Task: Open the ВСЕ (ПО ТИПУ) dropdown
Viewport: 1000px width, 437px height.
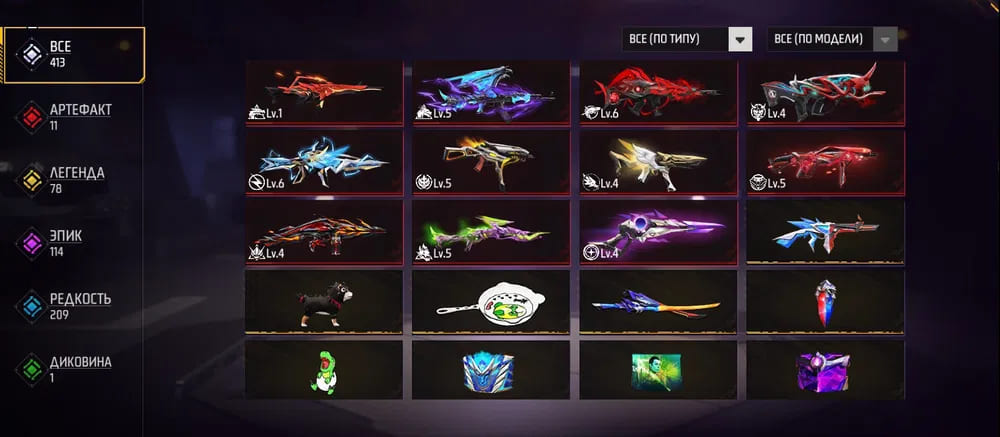Action: pyautogui.click(x=686, y=39)
